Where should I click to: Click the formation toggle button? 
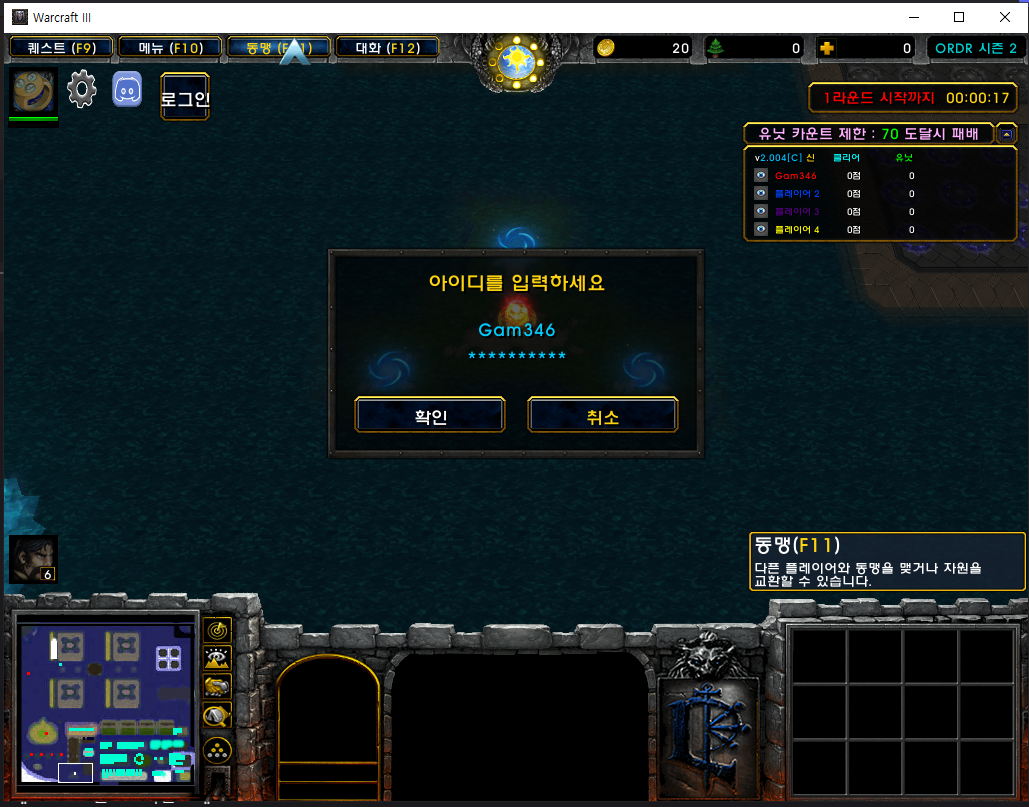pos(217,749)
